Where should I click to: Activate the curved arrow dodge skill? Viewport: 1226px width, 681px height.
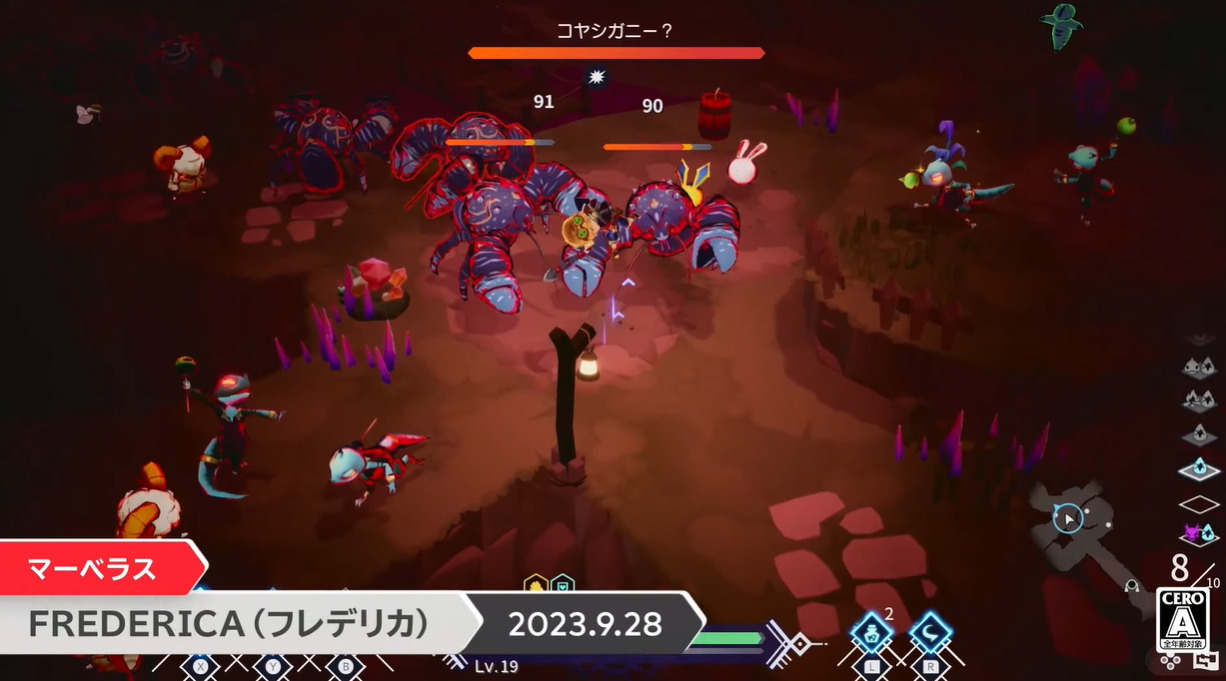pyautogui.click(x=930, y=633)
